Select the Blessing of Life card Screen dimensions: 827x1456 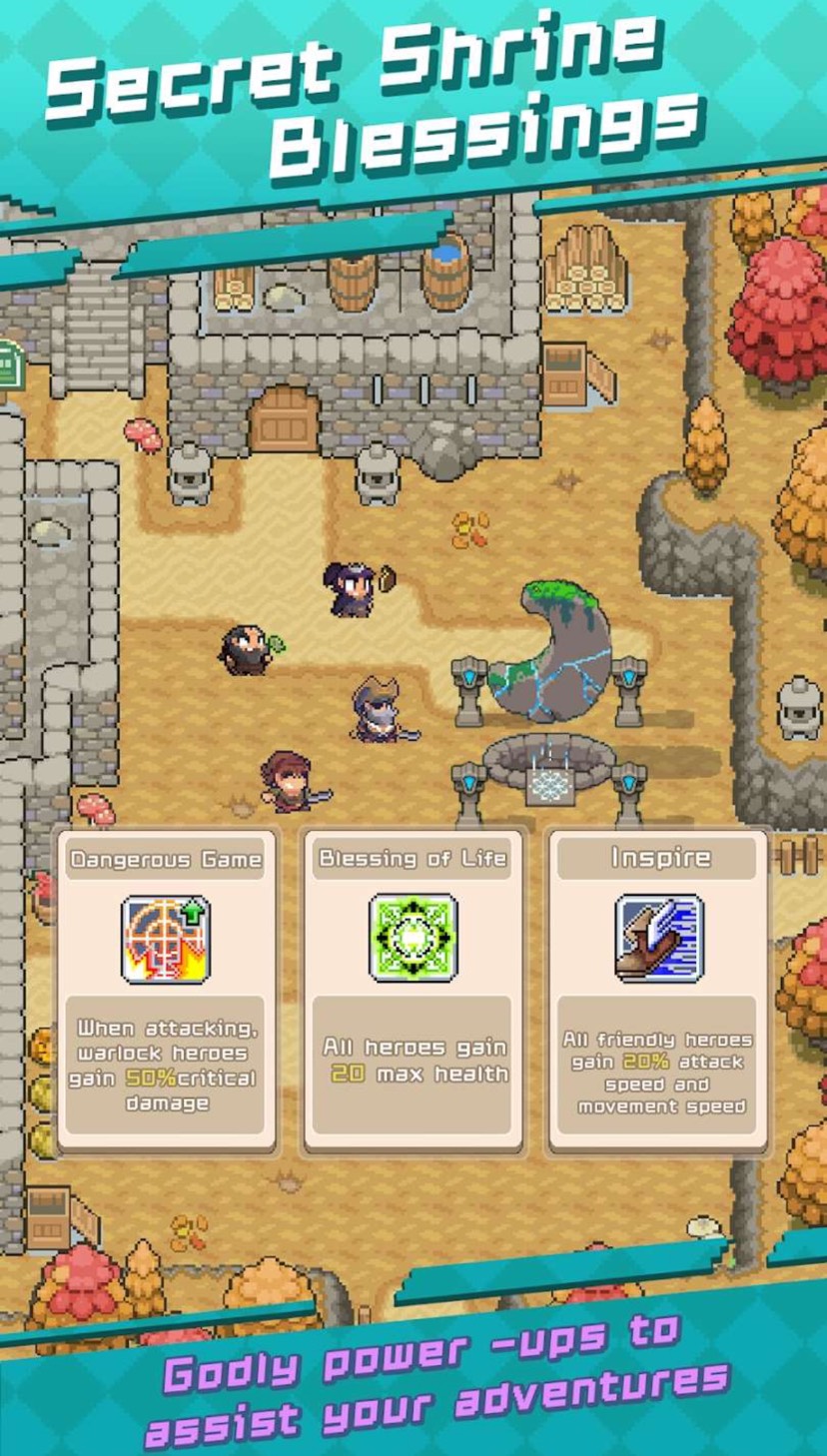point(413,991)
